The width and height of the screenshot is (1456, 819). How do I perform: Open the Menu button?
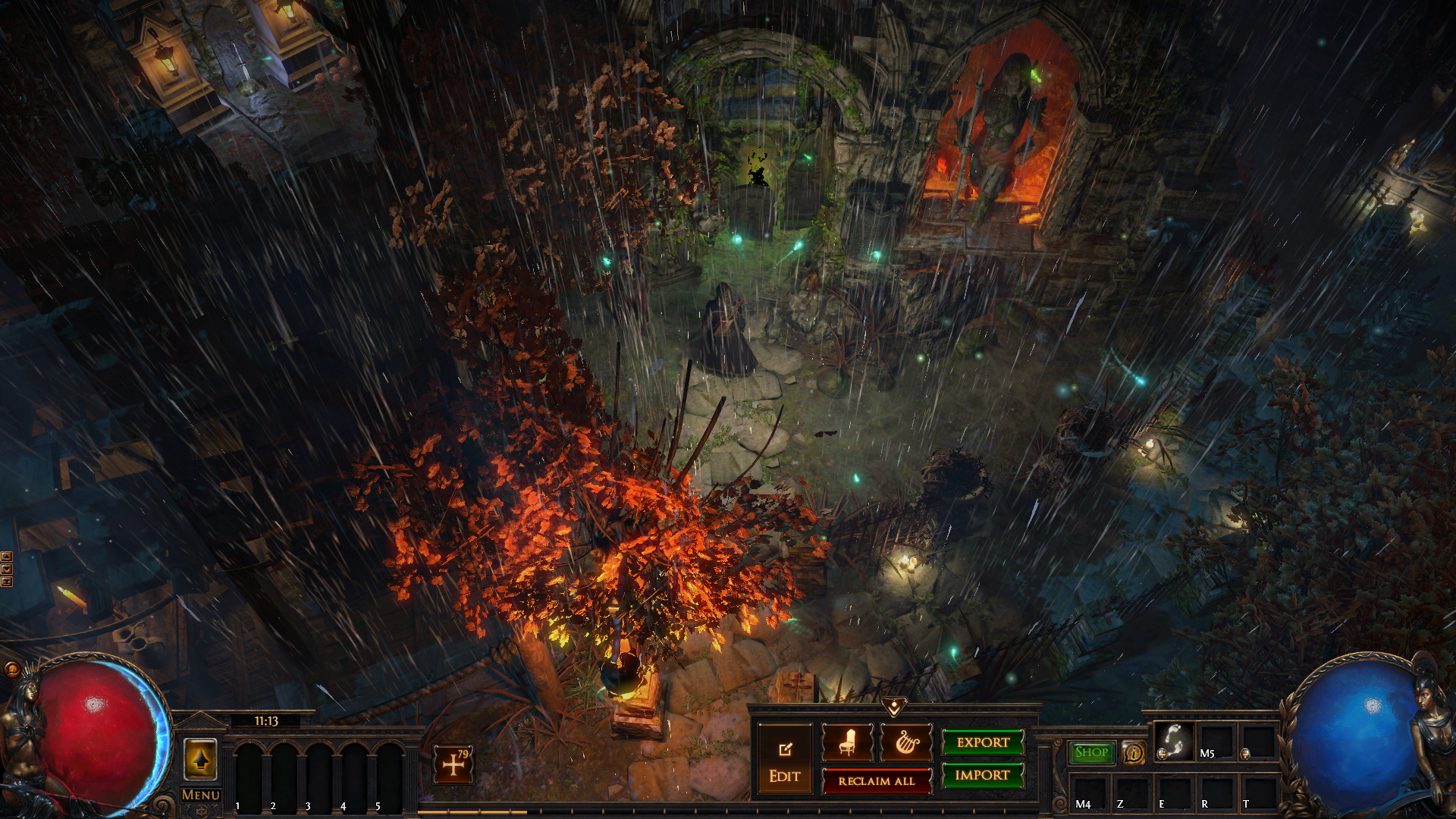(201, 795)
